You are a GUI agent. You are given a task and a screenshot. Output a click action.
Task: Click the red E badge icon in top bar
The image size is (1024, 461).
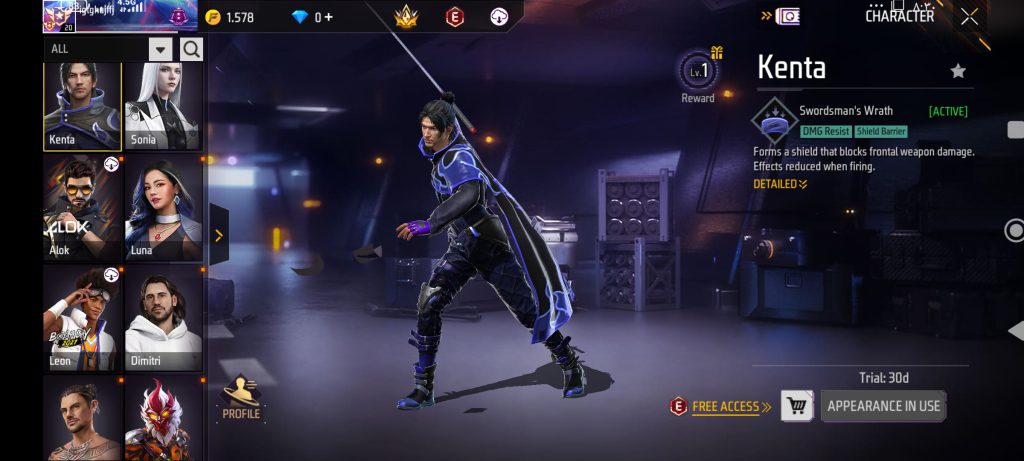(454, 17)
